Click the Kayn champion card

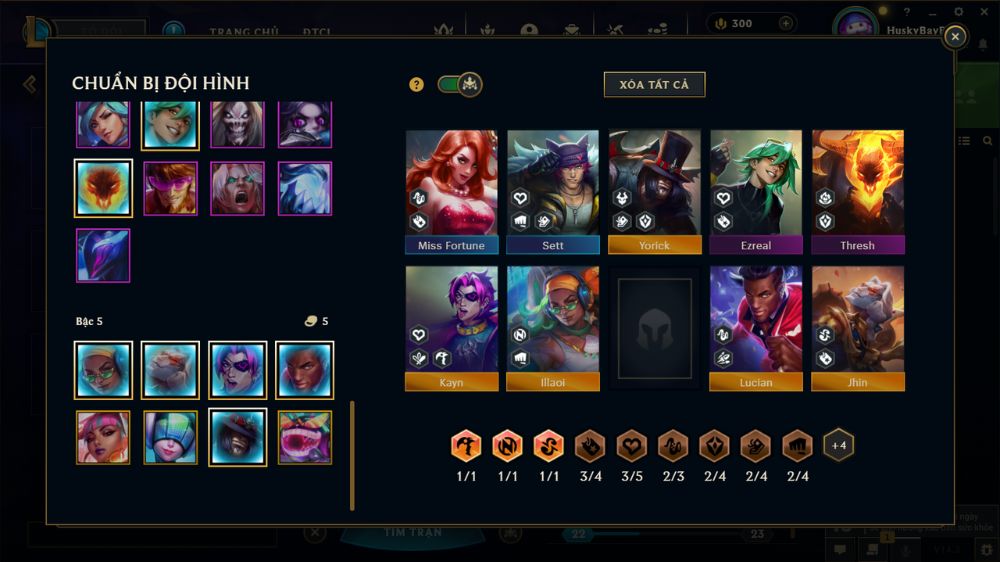451,327
